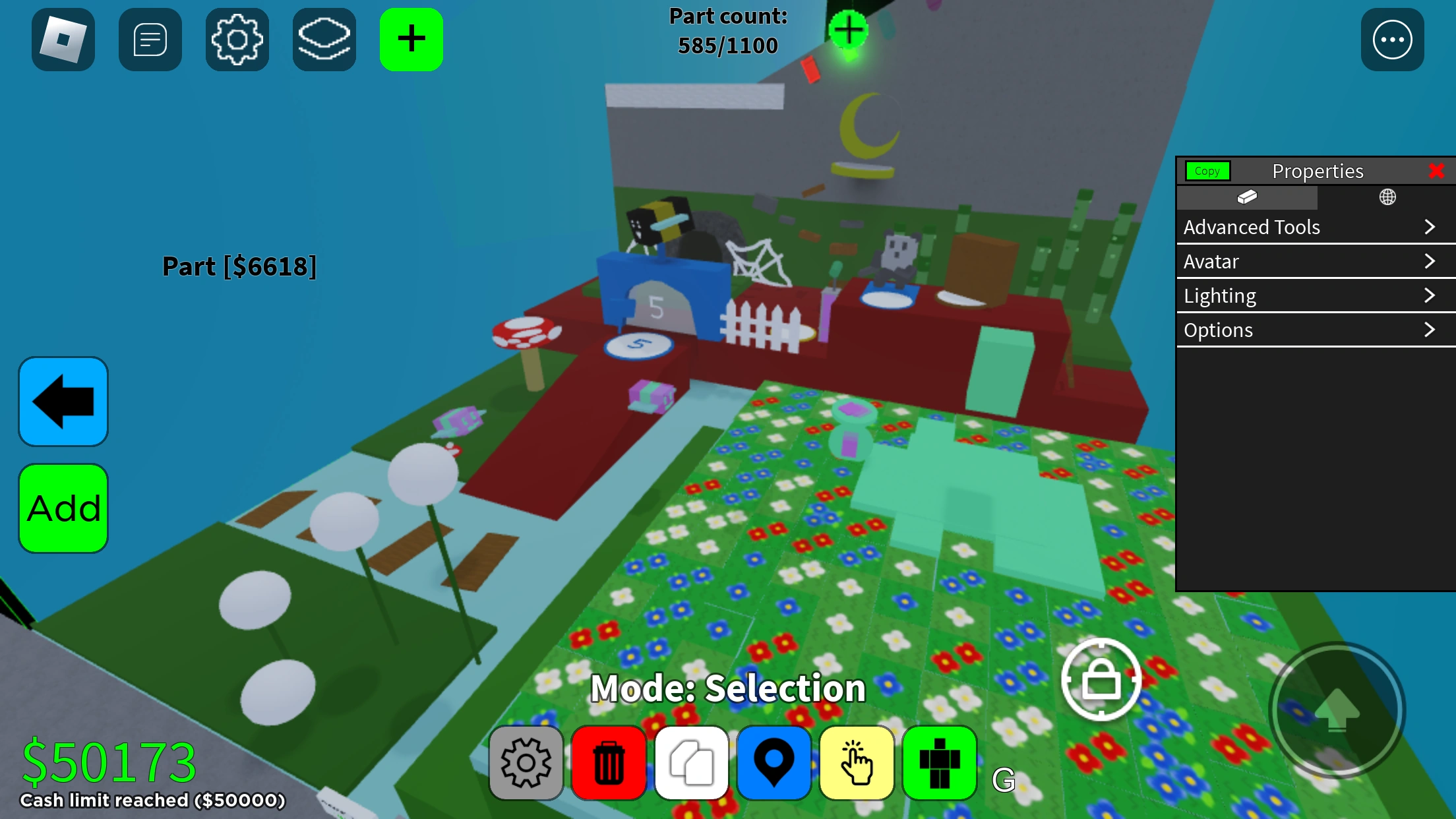Viewport: 1456px width, 819px height.
Task: Select the Delete tool in the bottom toolbar
Action: click(x=609, y=762)
